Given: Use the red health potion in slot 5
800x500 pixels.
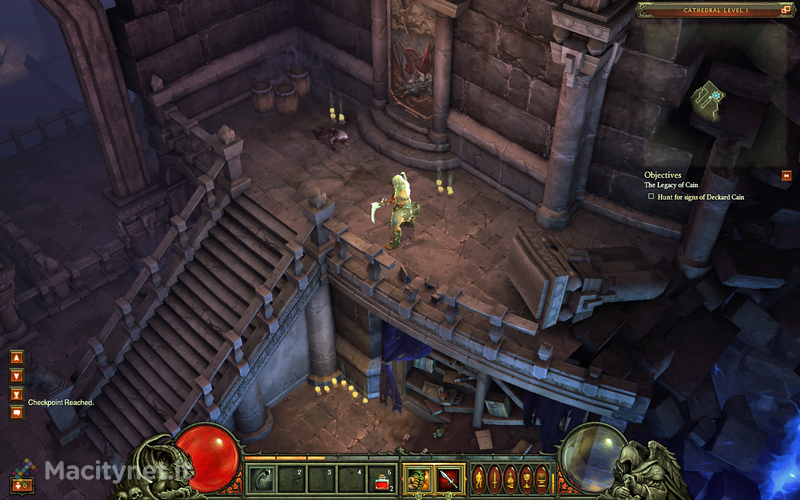Looking at the screenshot, I should pyautogui.click(x=382, y=478).
